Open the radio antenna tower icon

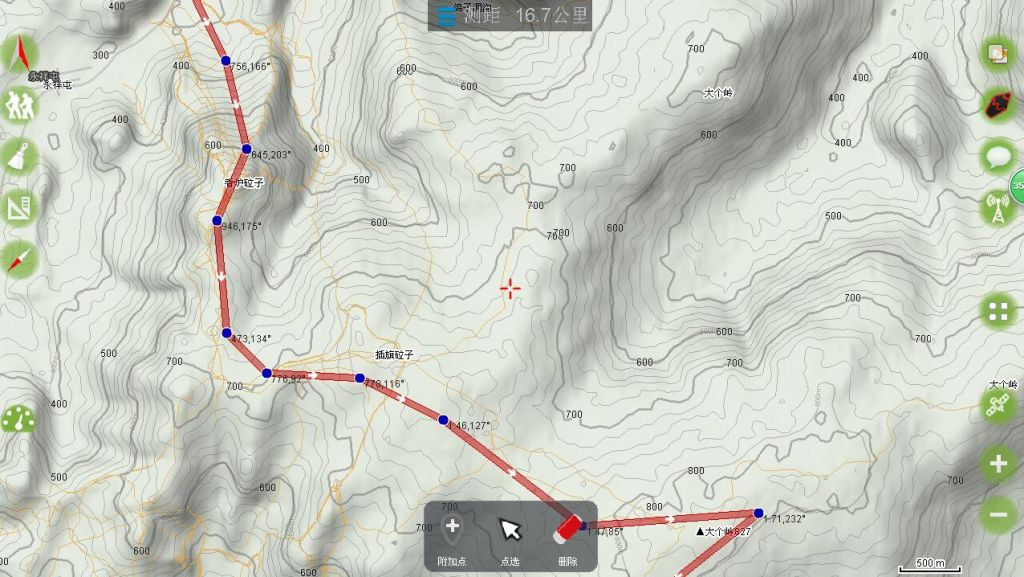997,208
